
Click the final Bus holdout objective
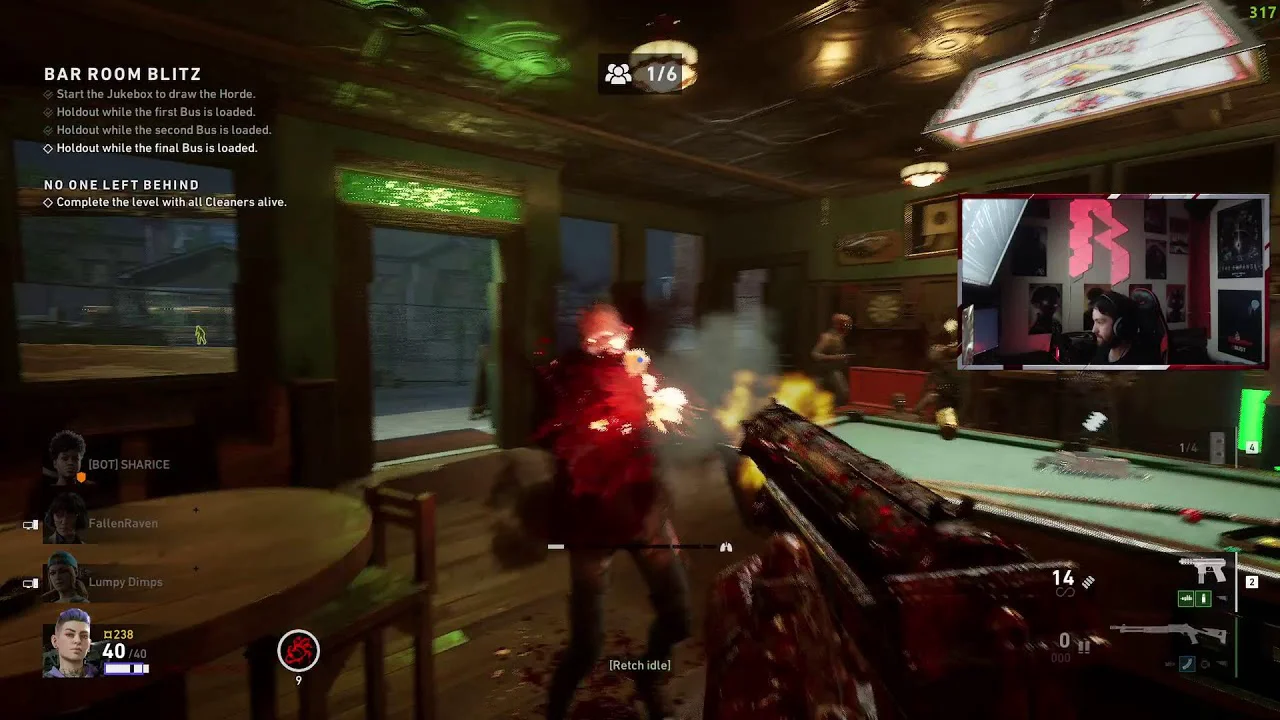(x=156, y=148)
